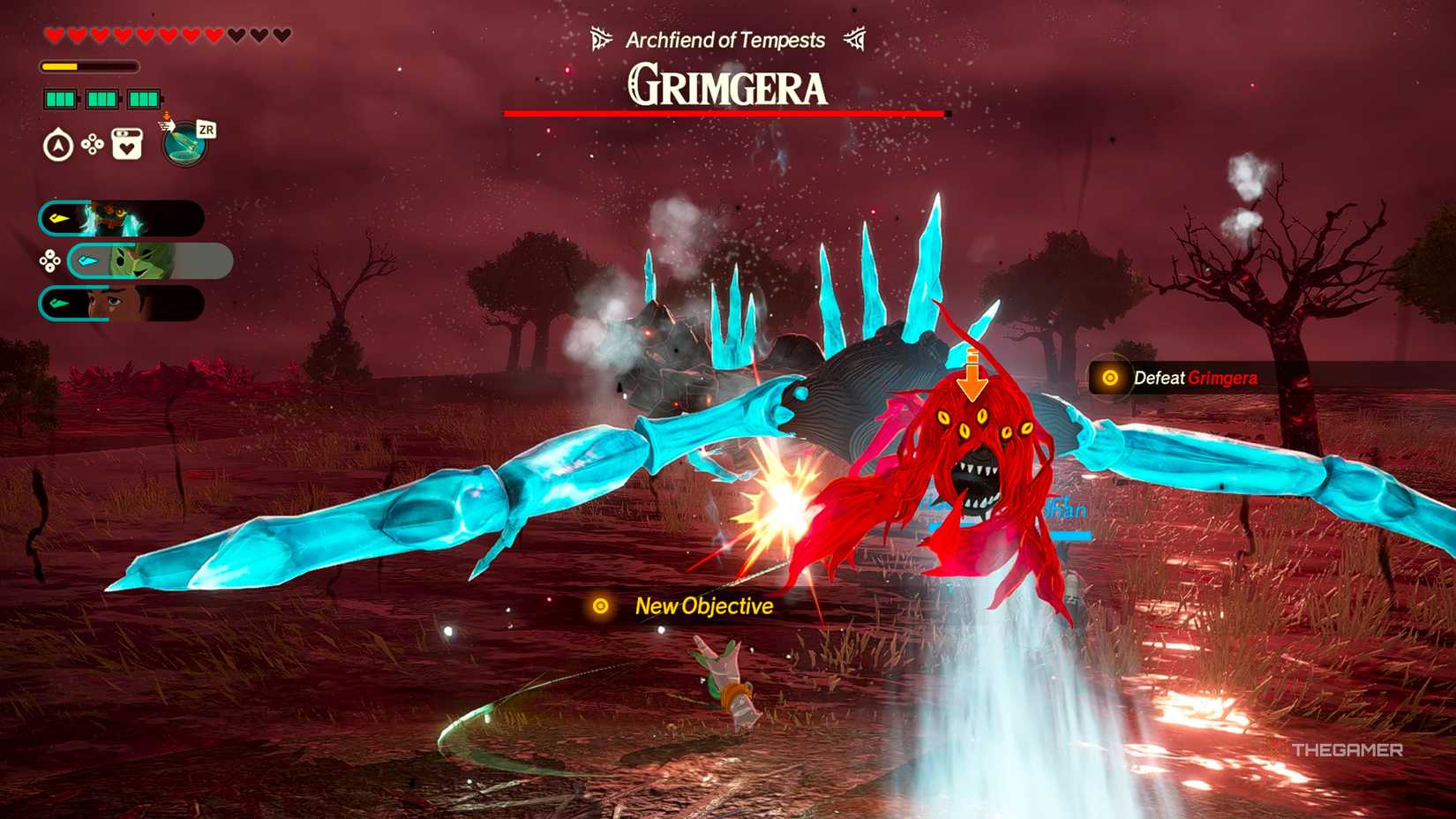Click the ZR special ability icon
Screen dimensions: 1456x819
click(x=183, y=142)
